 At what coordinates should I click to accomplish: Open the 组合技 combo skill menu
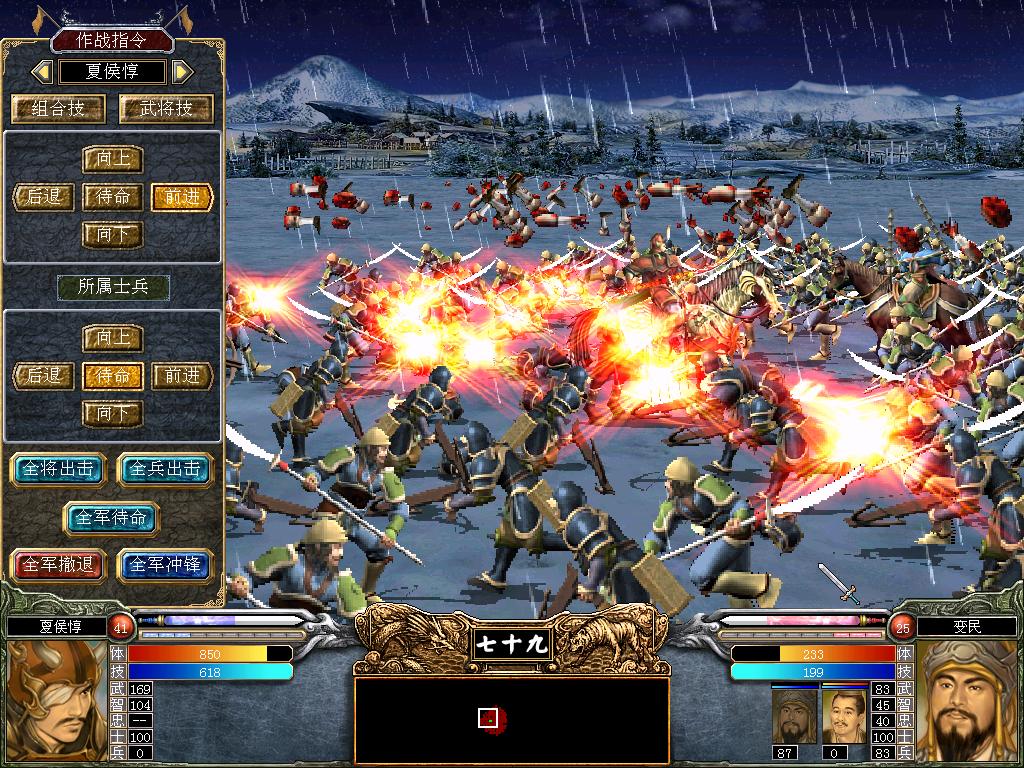58,109
